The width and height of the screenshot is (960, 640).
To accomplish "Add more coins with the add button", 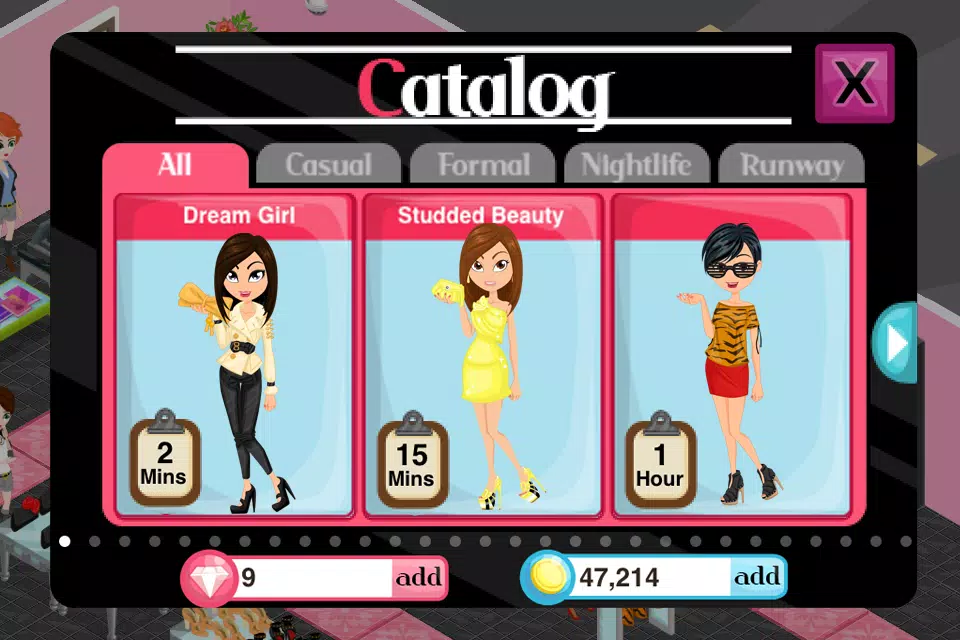I will pos(757,577).
